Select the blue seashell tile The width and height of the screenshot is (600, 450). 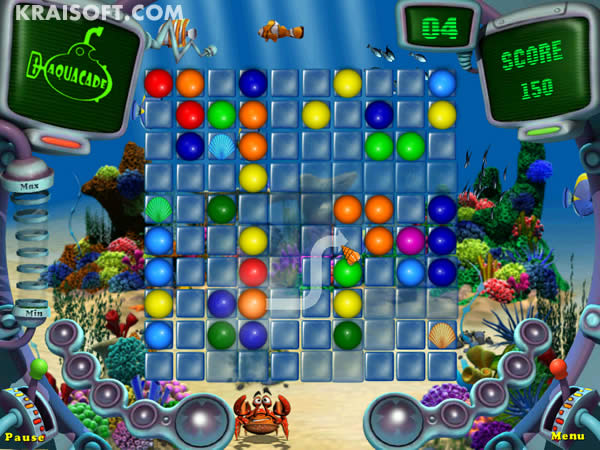[x=222, y=146]
